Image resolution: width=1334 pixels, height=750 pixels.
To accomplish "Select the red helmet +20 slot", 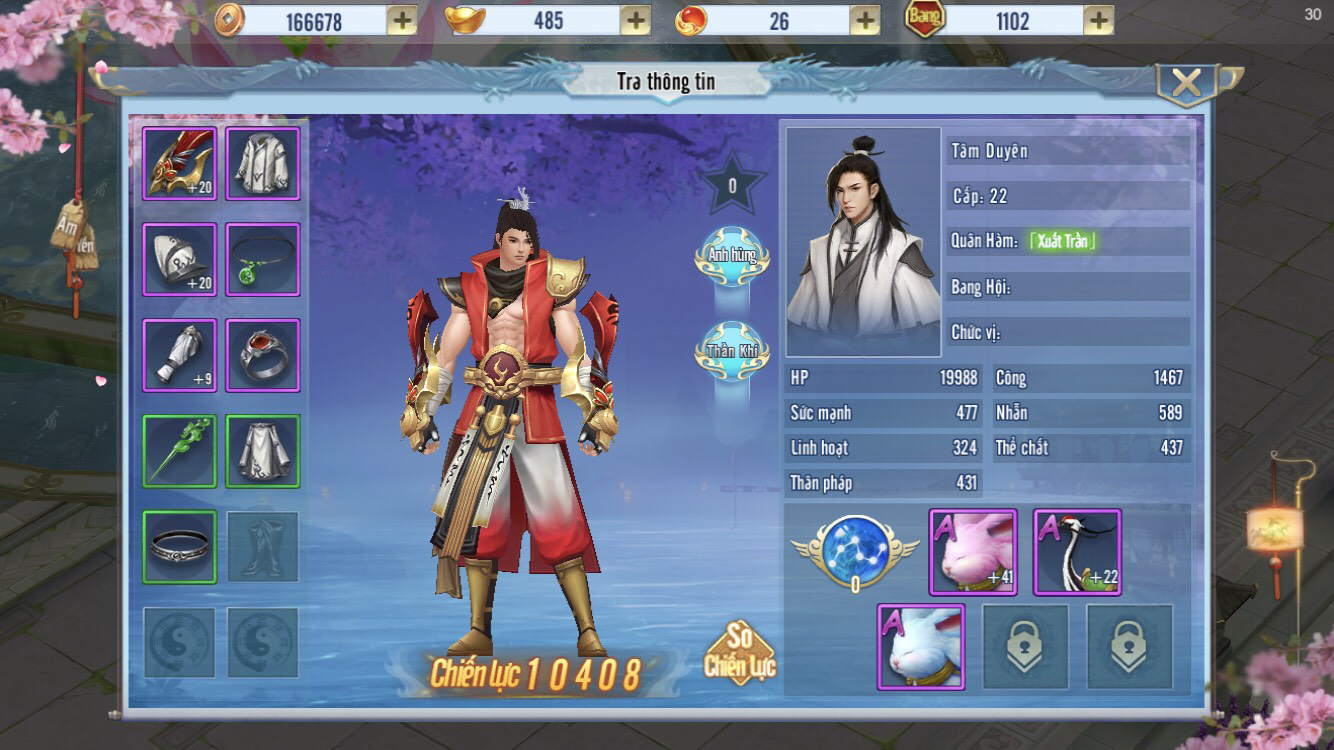I will (180, 164).
